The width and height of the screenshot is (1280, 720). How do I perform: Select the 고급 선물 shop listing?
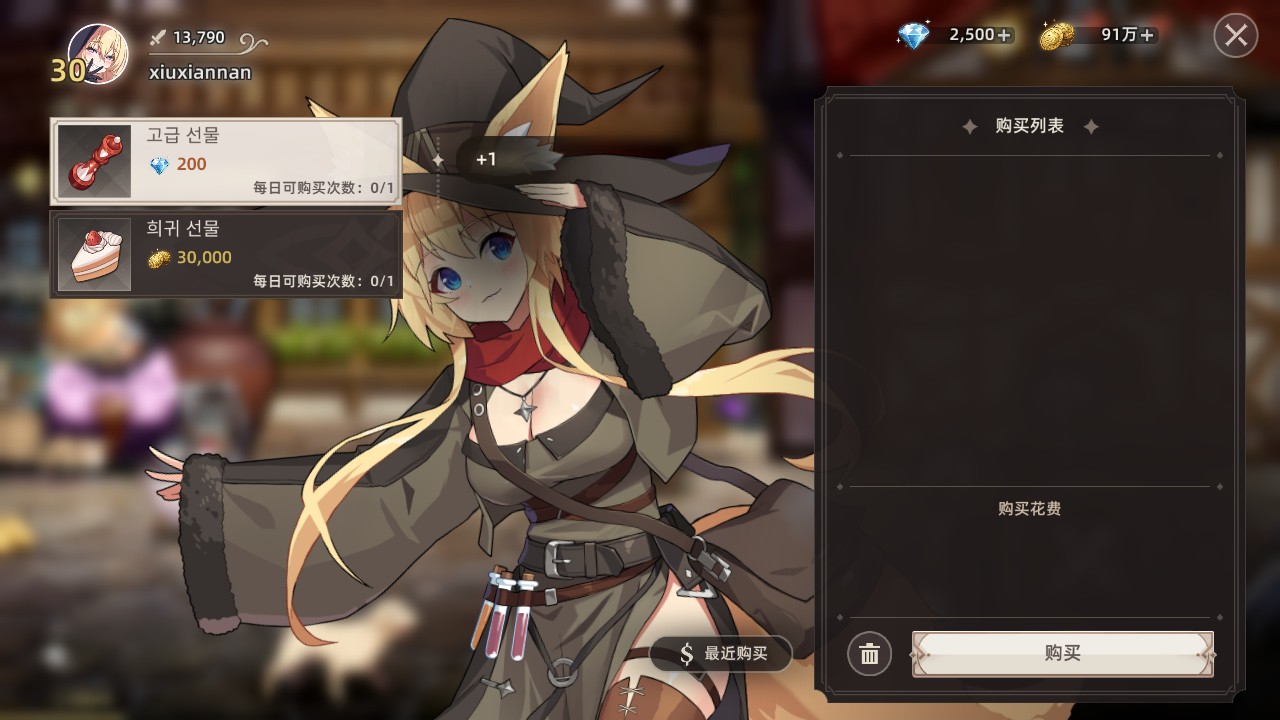225,160
